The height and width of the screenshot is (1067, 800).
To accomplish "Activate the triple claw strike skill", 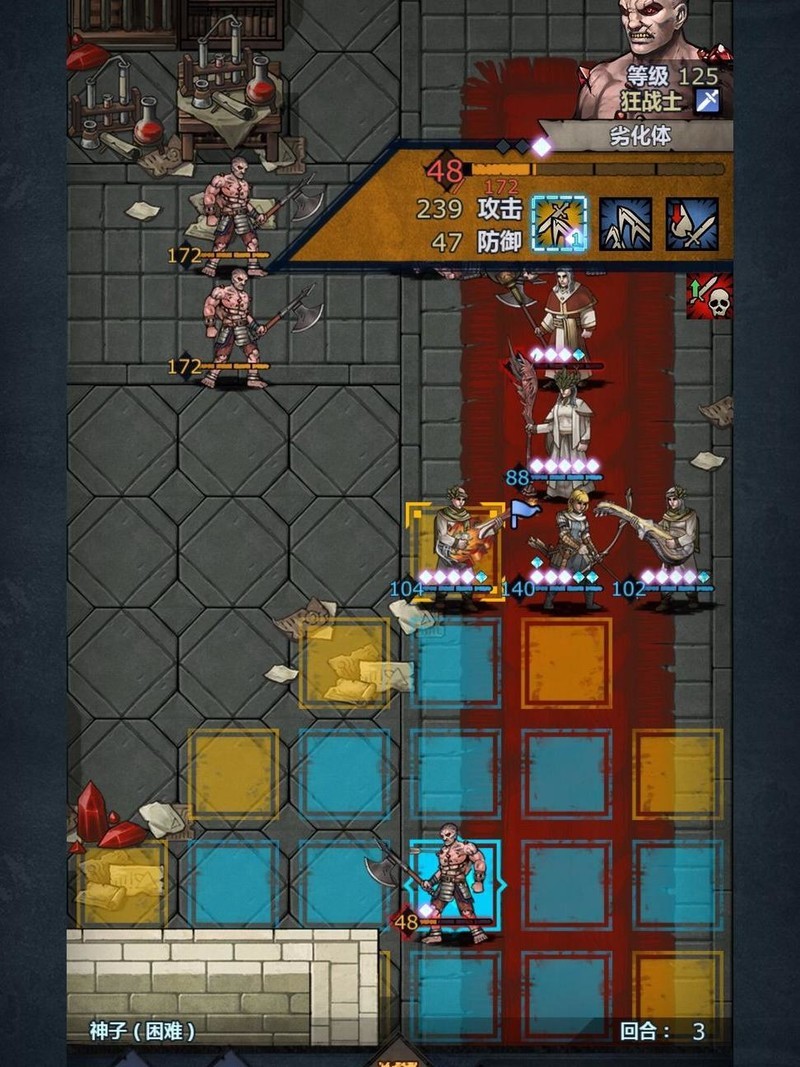I will click(626, 223).
